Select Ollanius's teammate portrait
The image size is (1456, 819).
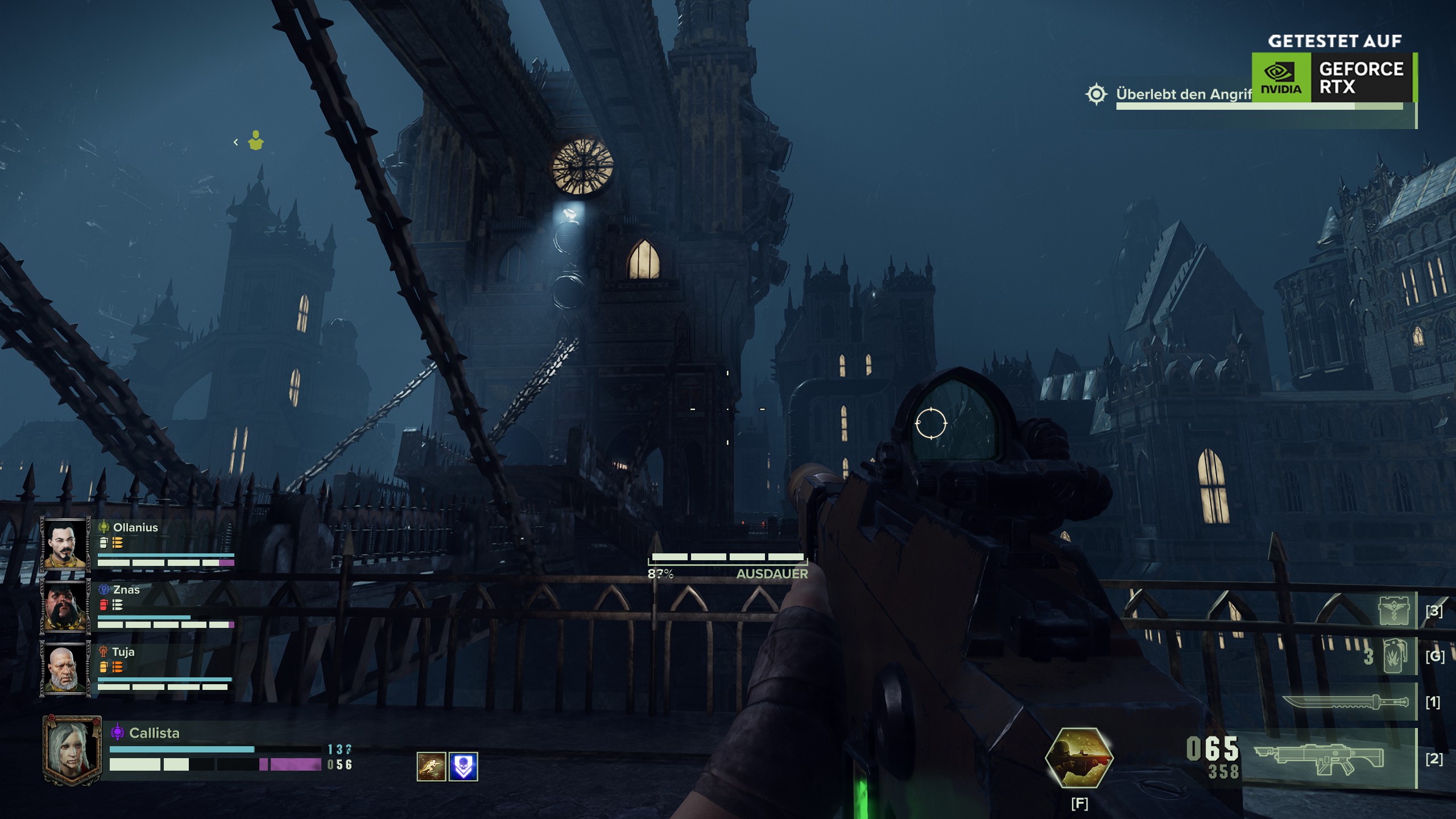point(65,543)
